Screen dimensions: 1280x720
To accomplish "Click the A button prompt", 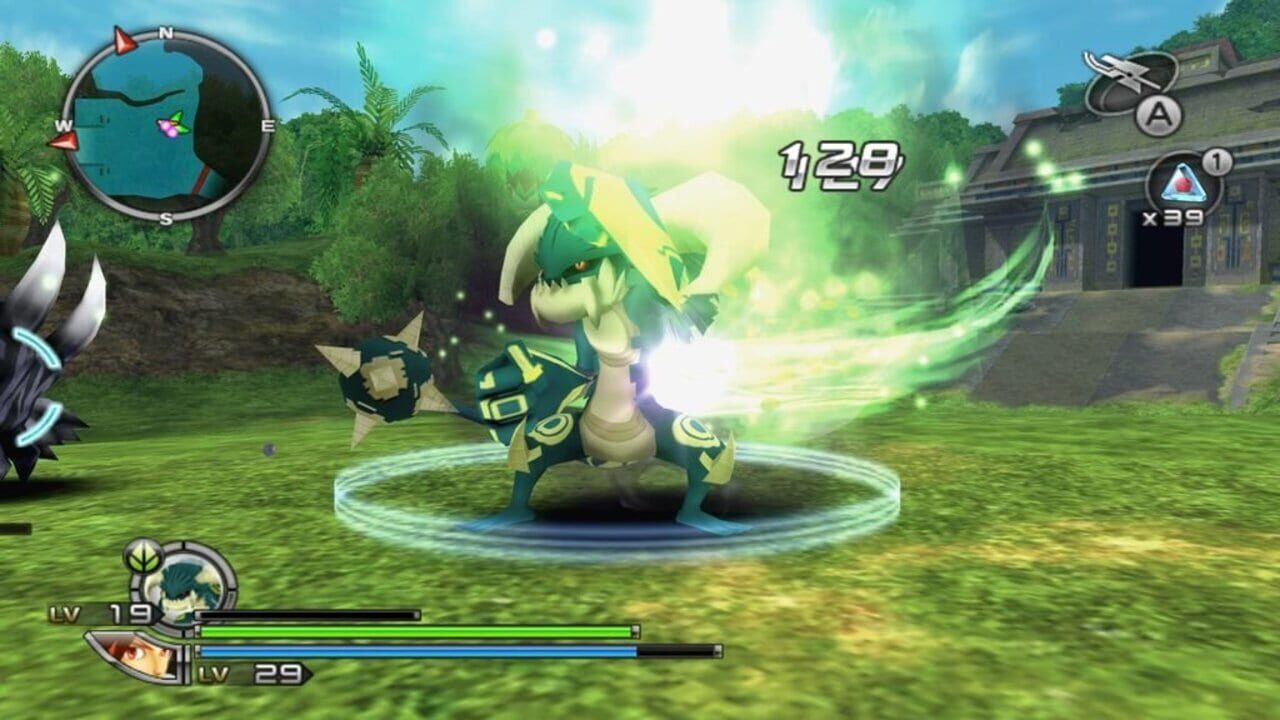I will click(1160, 116).
